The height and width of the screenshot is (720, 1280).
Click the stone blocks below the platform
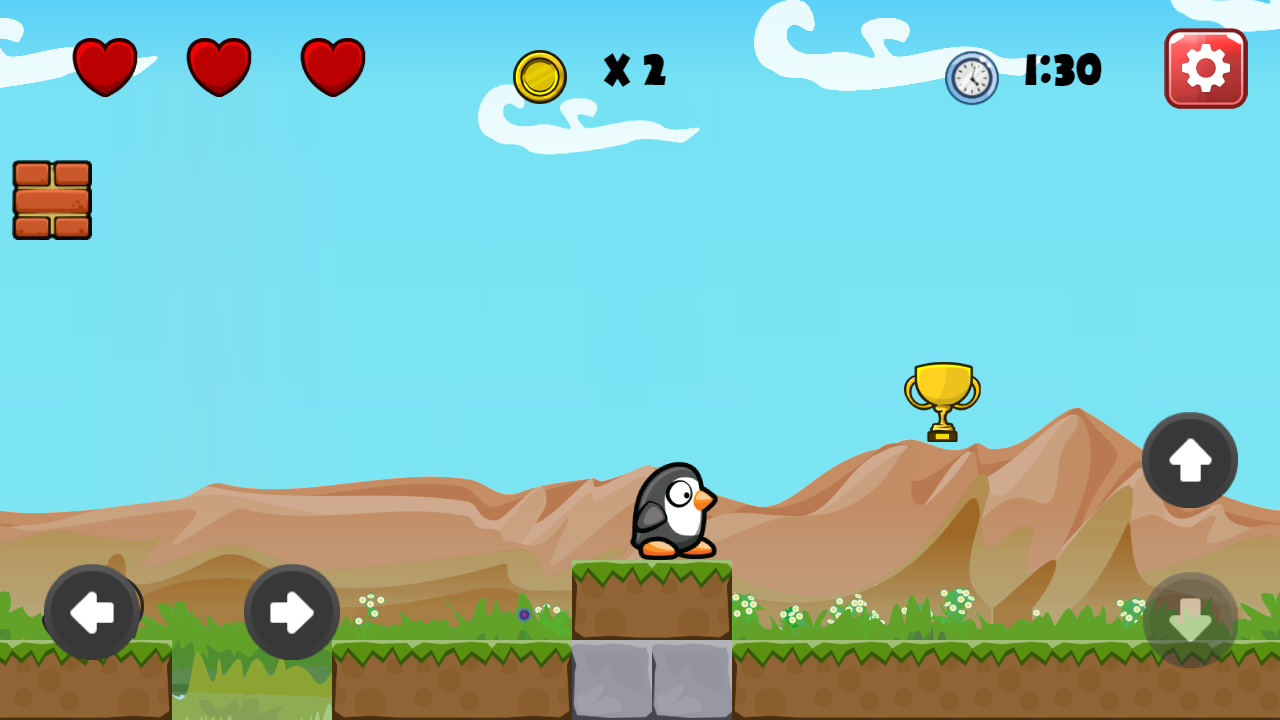(652, 680)
